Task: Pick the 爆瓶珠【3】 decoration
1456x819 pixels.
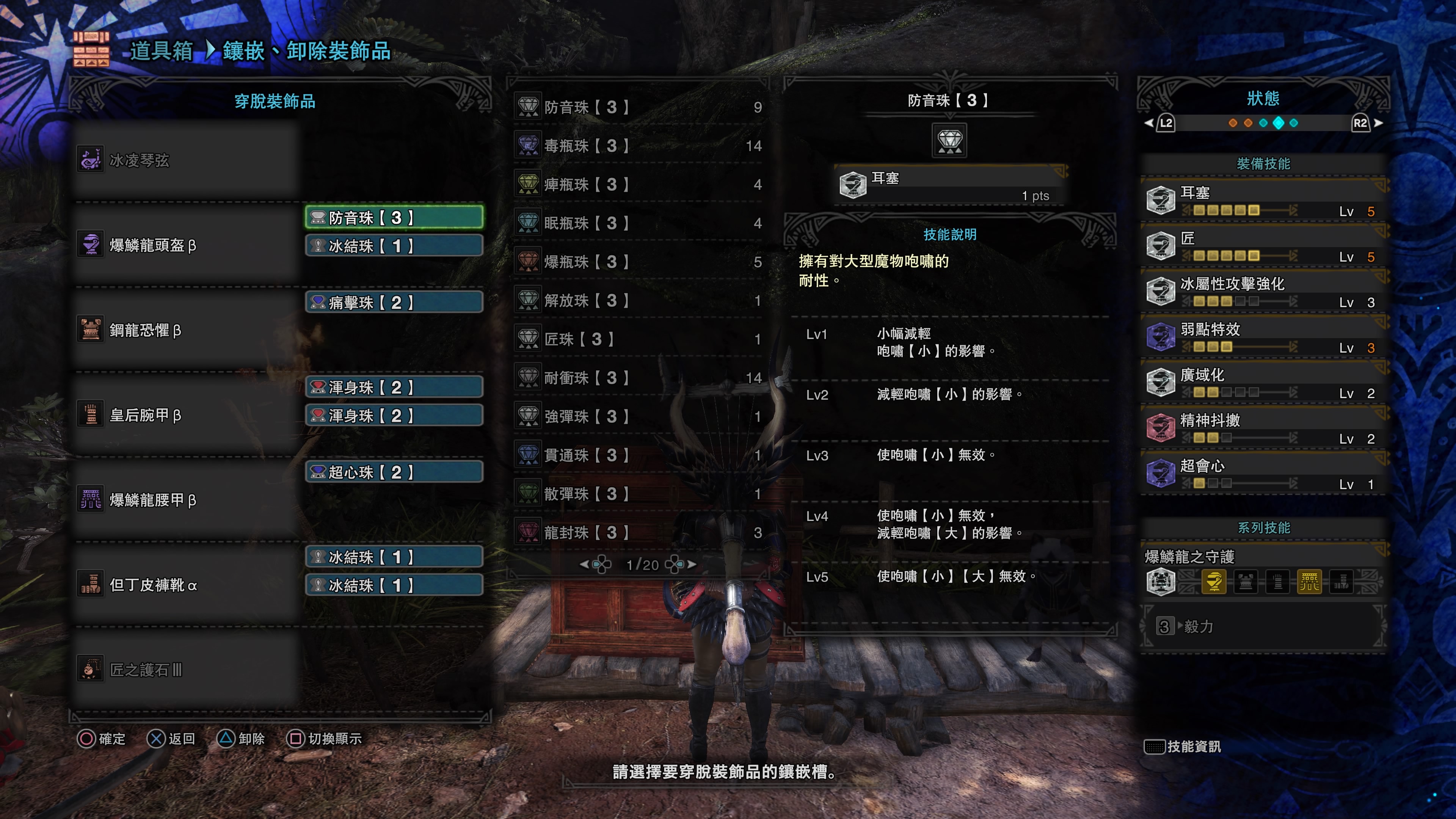Action: tap(639, 262)
